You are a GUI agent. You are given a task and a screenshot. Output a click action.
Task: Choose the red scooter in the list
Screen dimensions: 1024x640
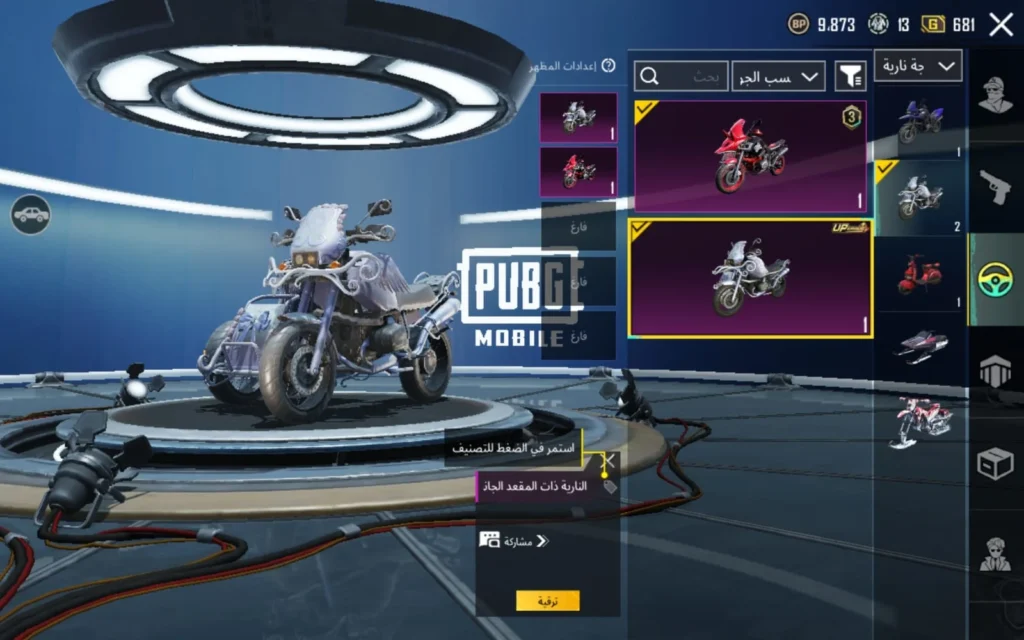point(919,273)
